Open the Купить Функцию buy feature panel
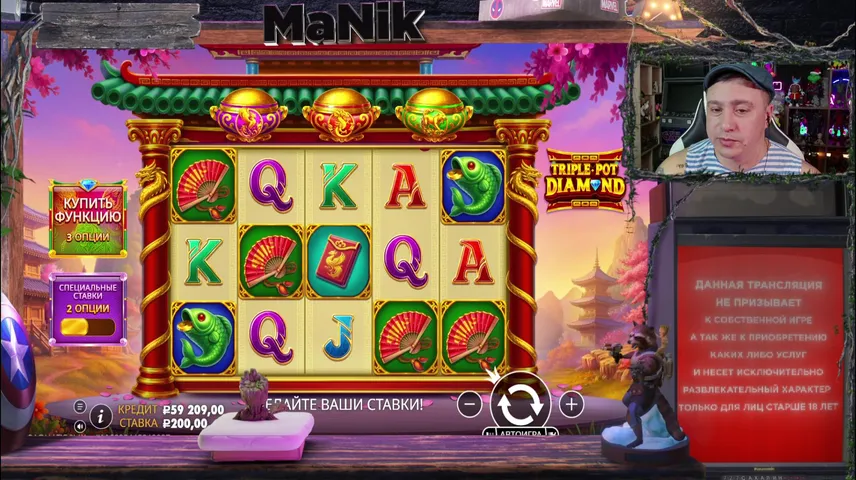 tap(88, 217)
